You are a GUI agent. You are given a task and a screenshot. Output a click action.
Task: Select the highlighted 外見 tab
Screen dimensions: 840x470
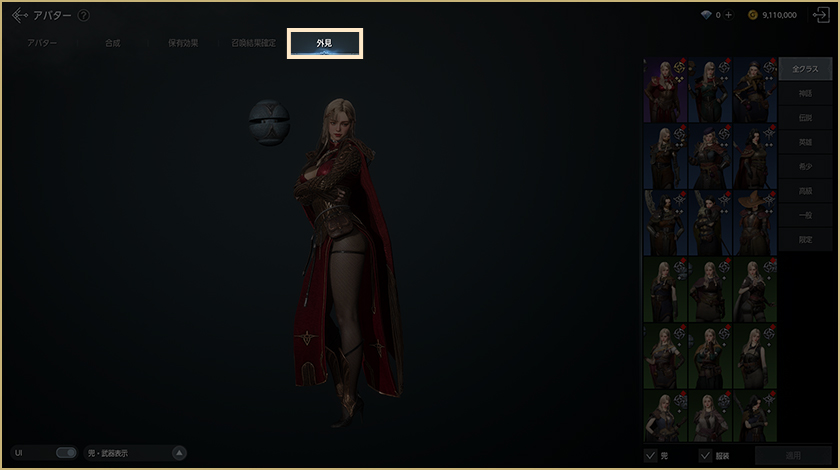324,44
